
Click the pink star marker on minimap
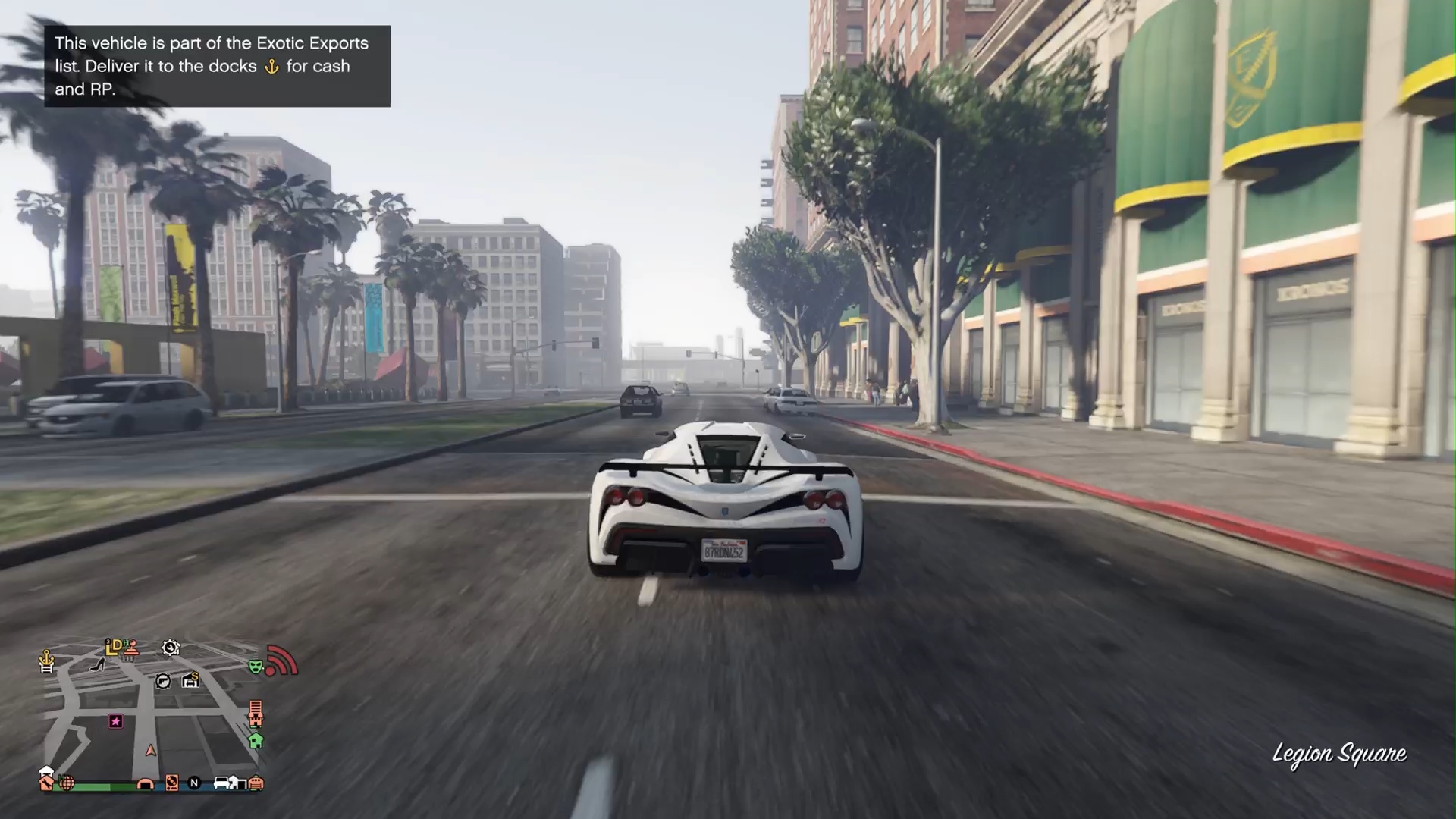point(116,721)
